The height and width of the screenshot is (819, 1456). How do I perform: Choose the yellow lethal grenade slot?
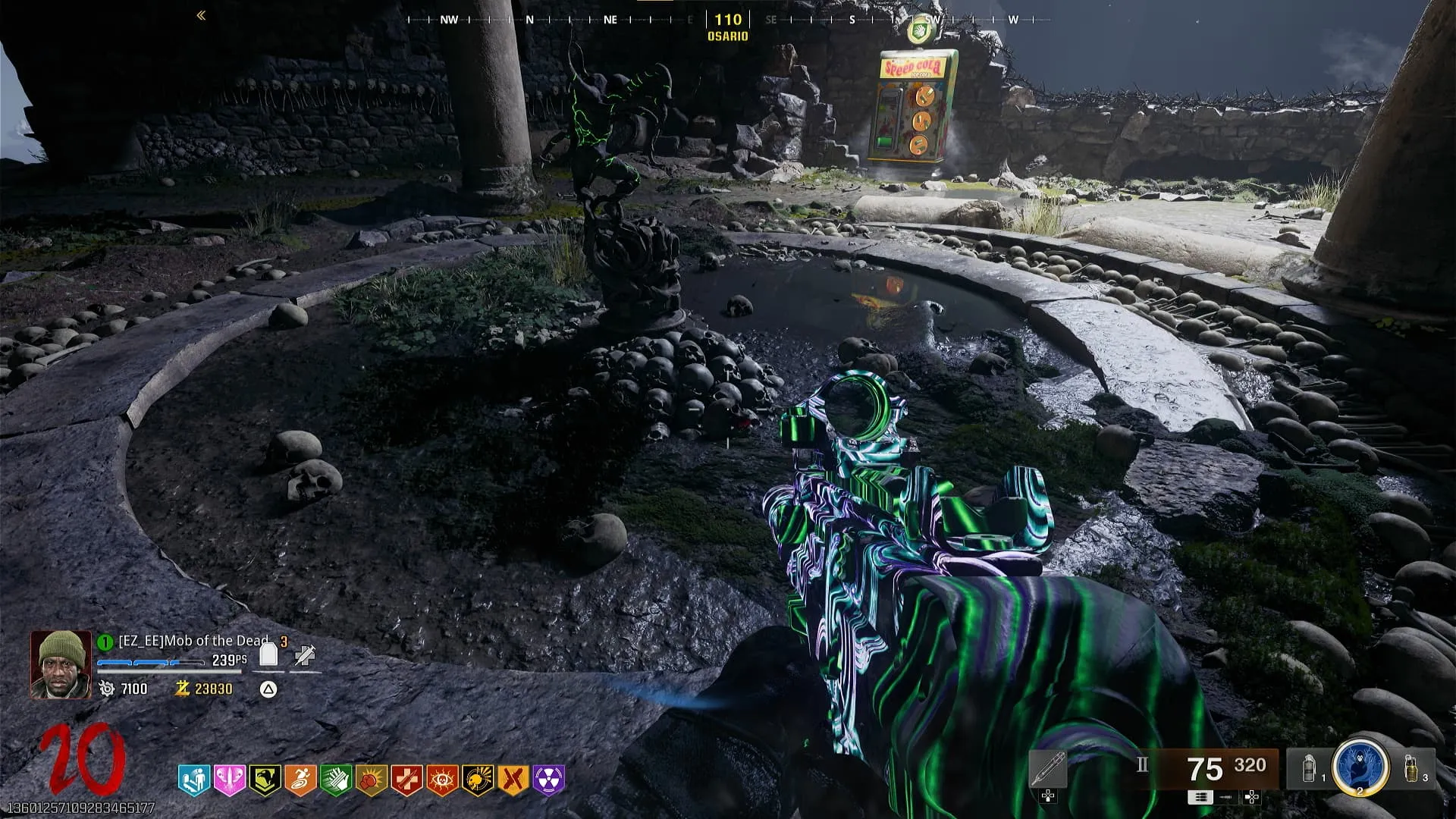coord(1412,768)
